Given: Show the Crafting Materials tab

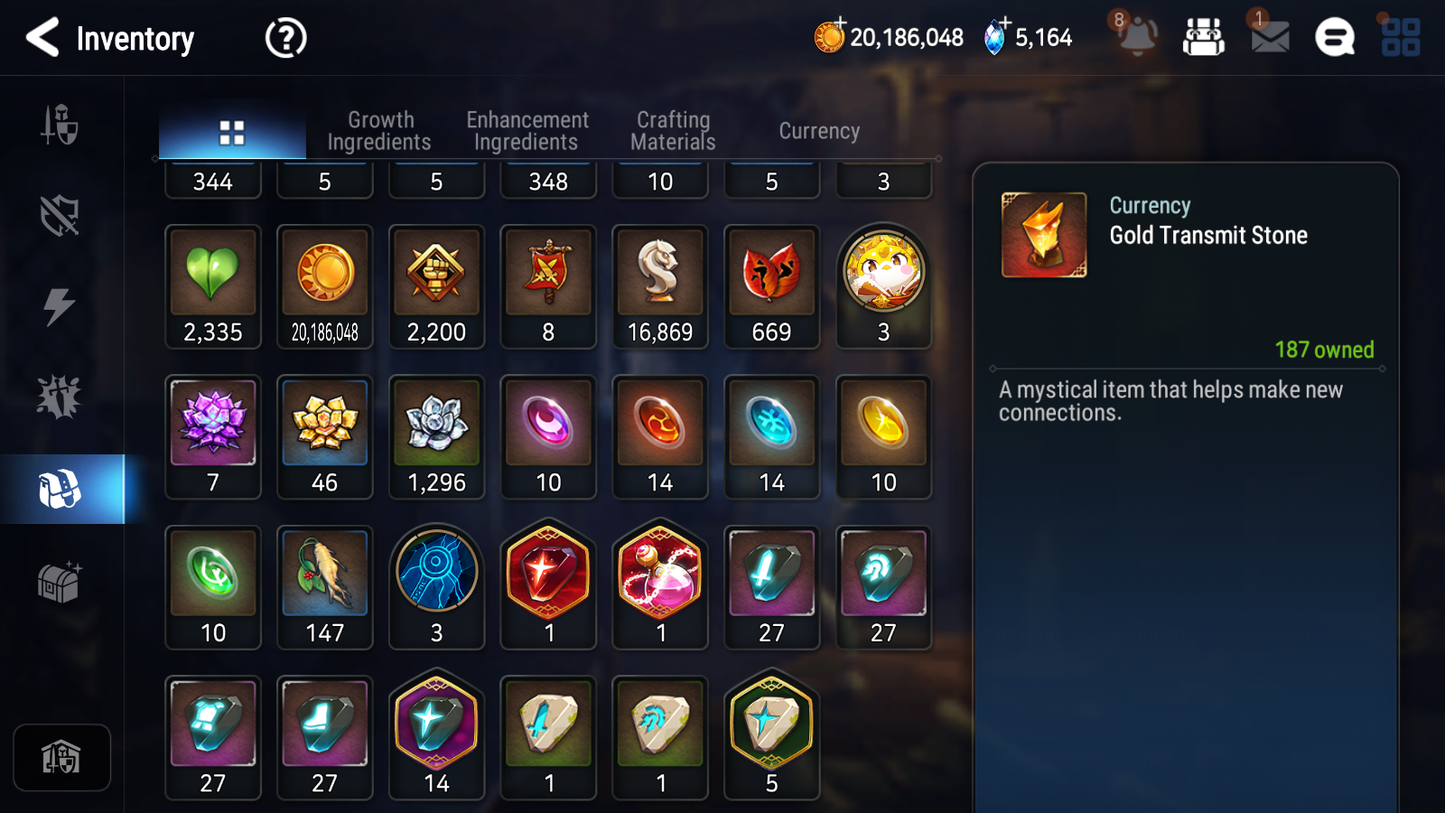Looking at the screenshot, I should click(673, 131).
